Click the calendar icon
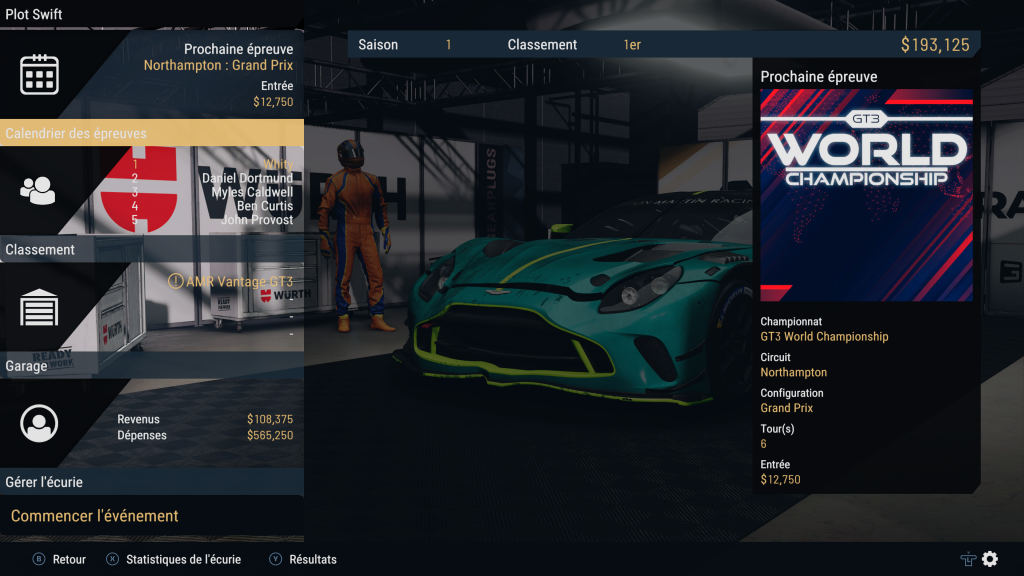This screenshot has width=1024, height=576. tap(40, 75)
